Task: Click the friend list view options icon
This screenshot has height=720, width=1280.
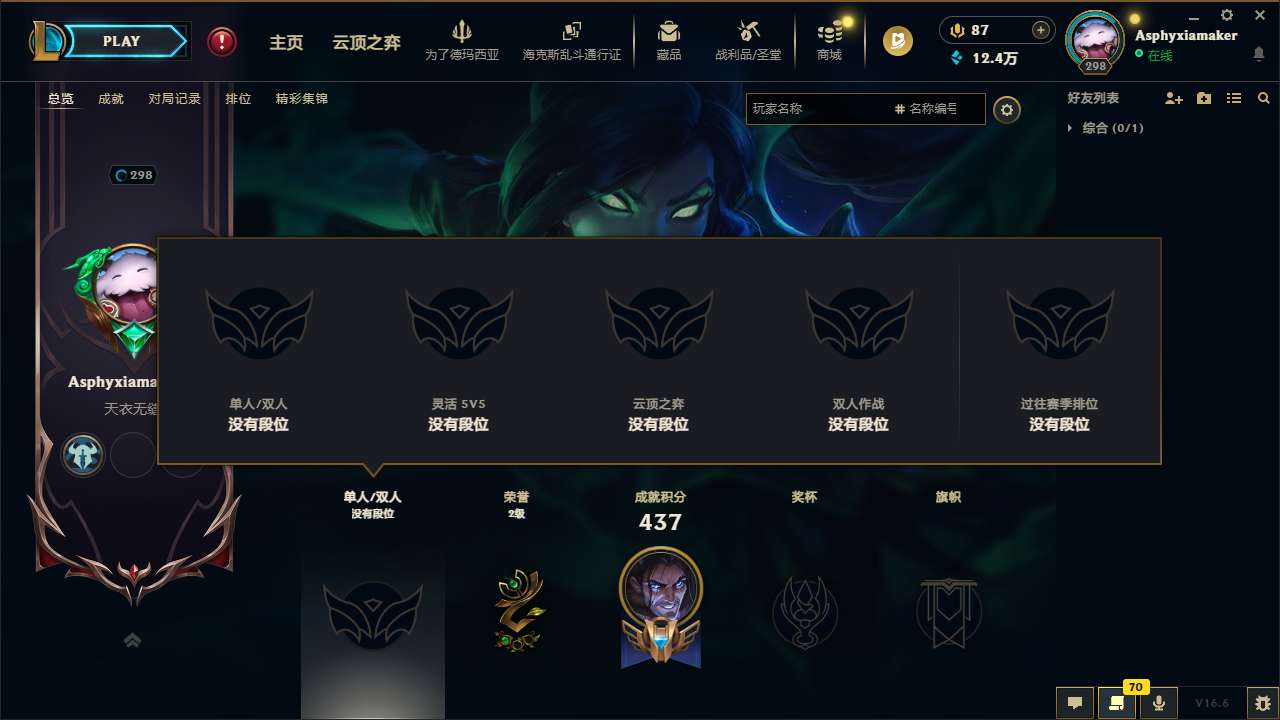Action: 1233,98
